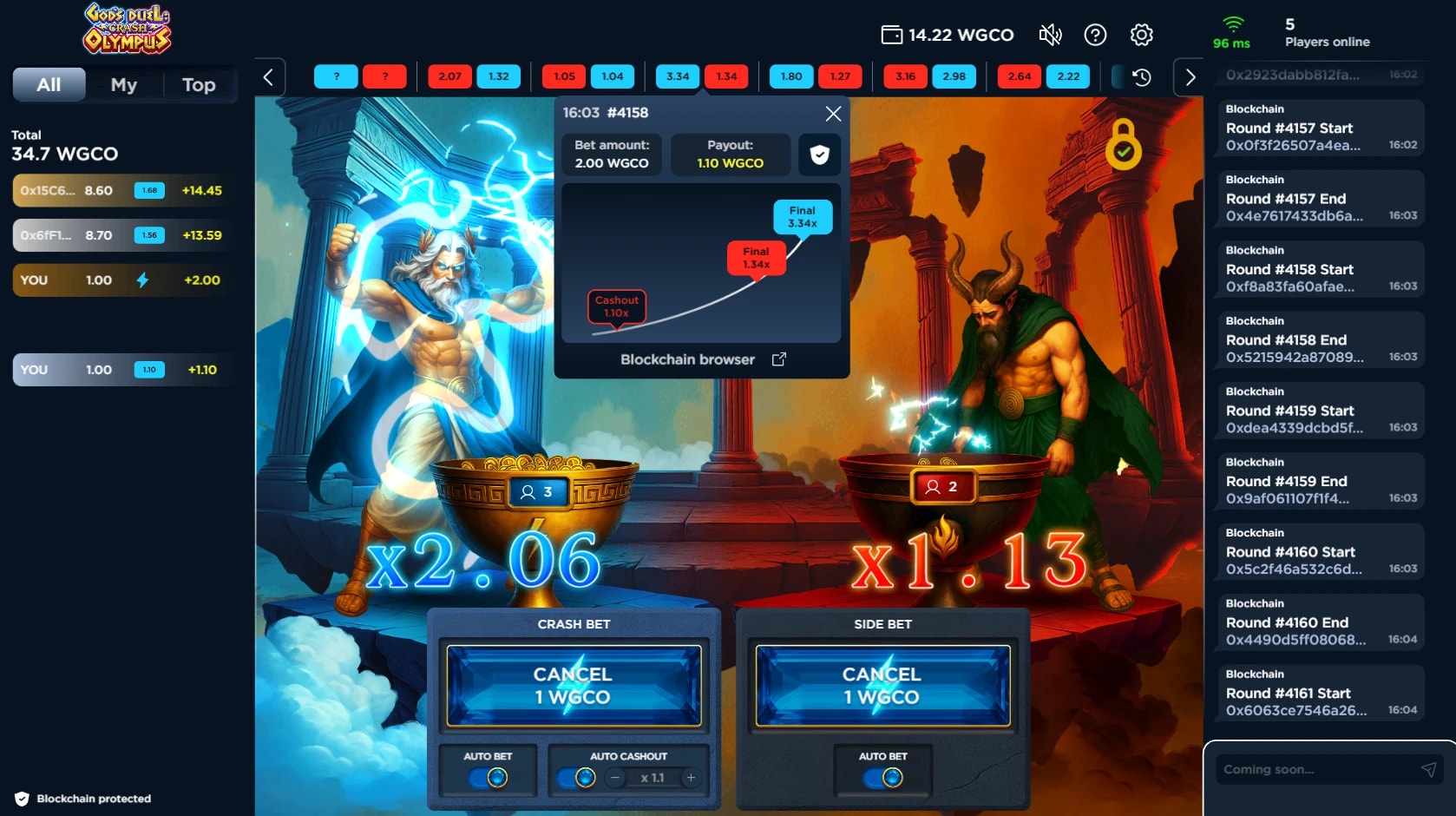Close the round #4158 details popup
The image size is (1456, 816).
(x=833, y=114)
